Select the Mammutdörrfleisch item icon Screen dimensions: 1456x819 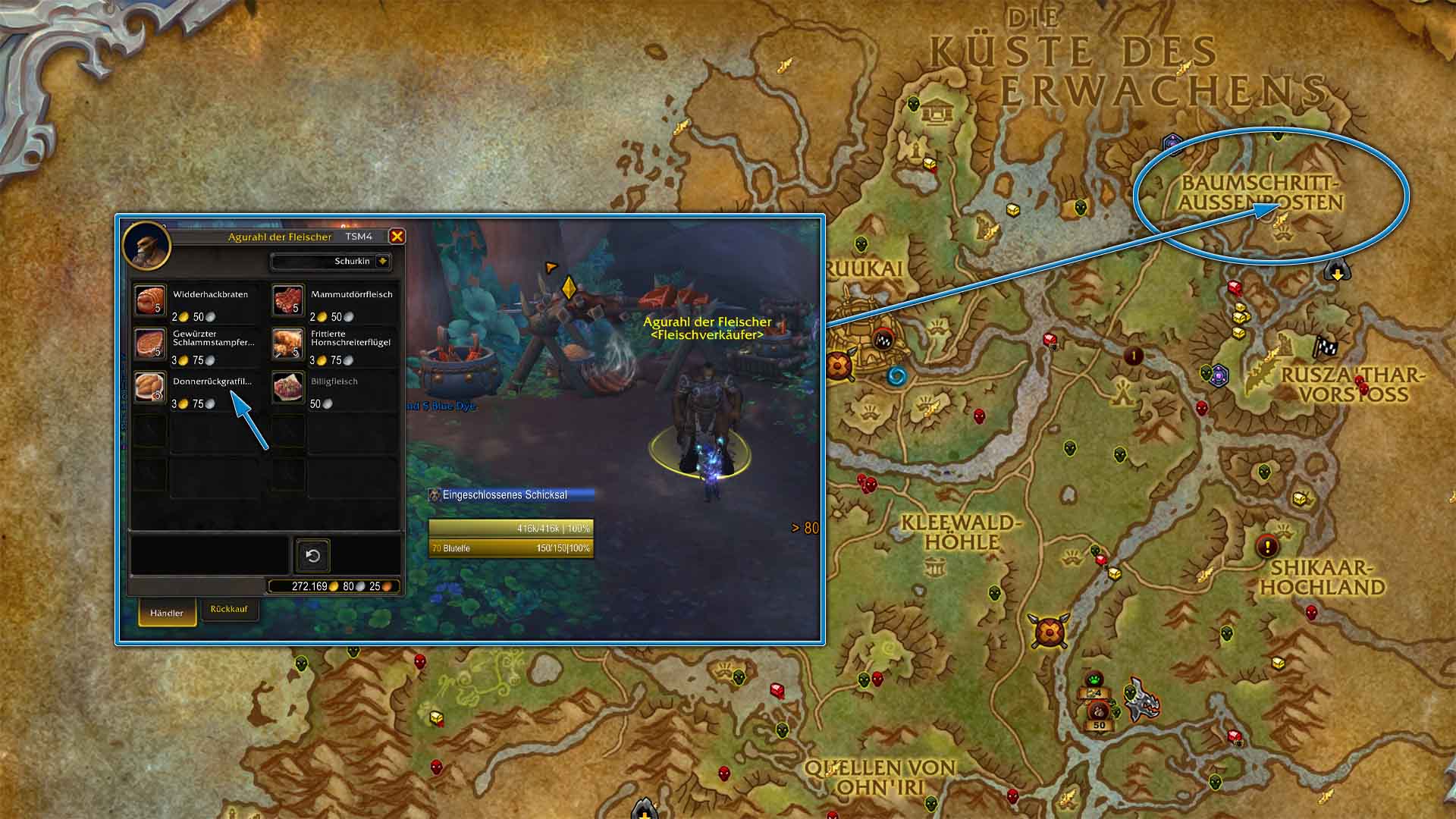288,301
